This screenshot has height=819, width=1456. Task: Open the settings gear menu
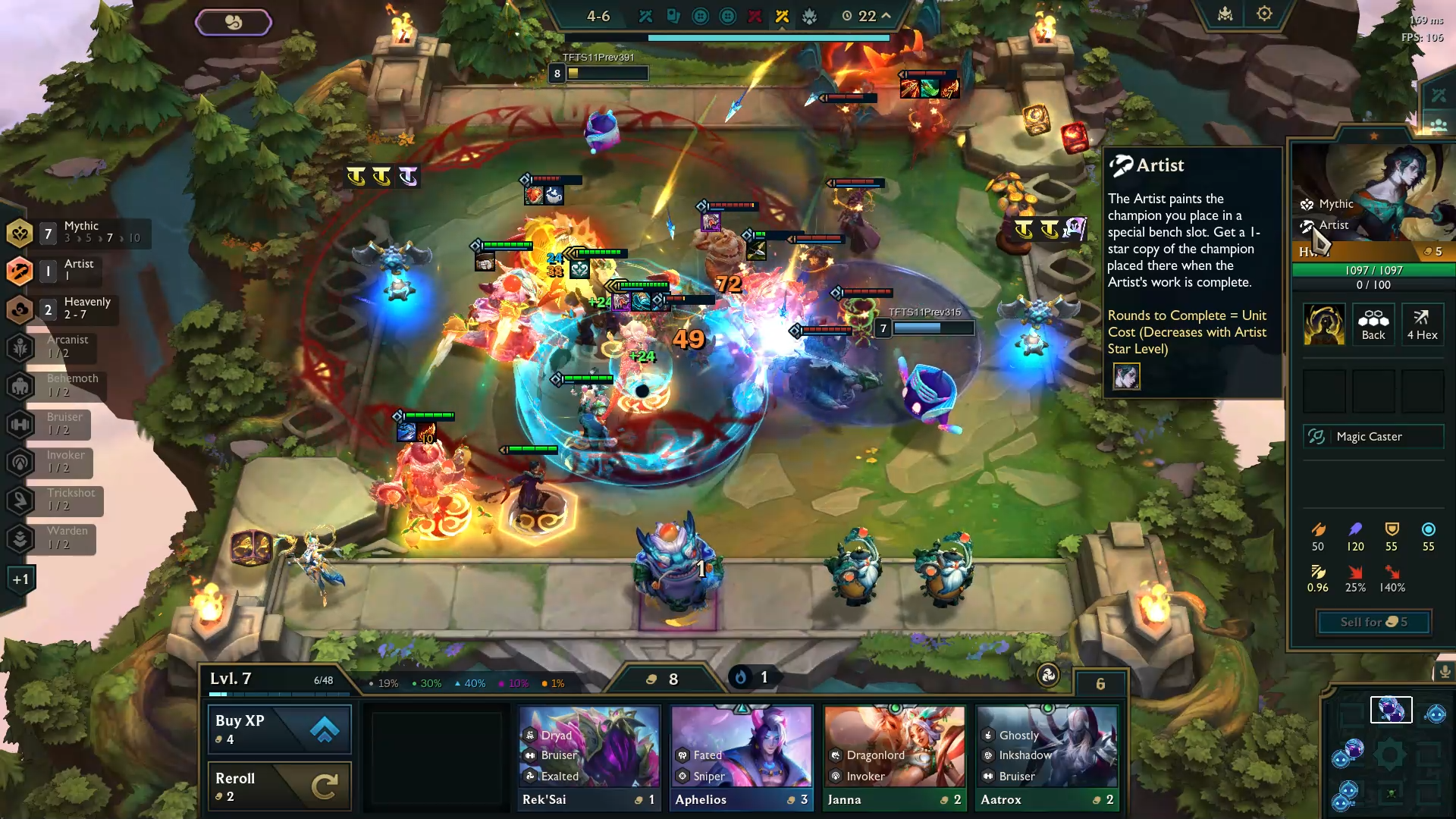tap(1263, 14)
